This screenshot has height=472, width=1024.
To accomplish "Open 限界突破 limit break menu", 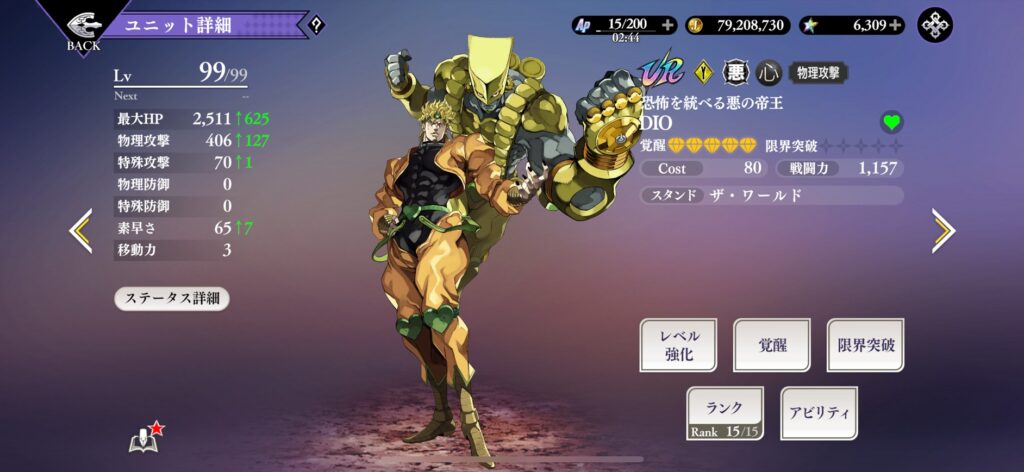I will pos(865,346).
